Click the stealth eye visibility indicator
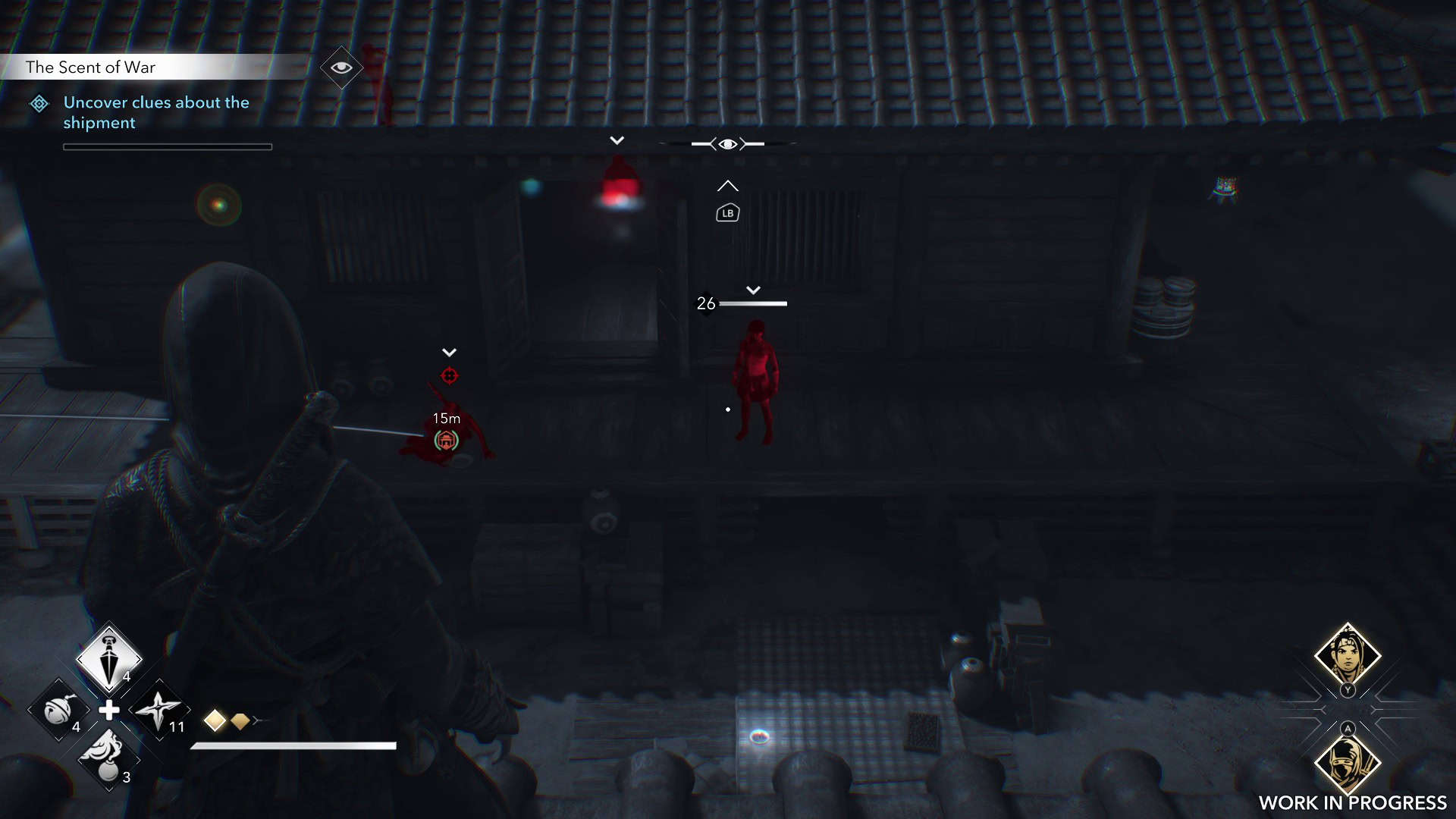Screen dimensions: 1456x819 [727, 144]
